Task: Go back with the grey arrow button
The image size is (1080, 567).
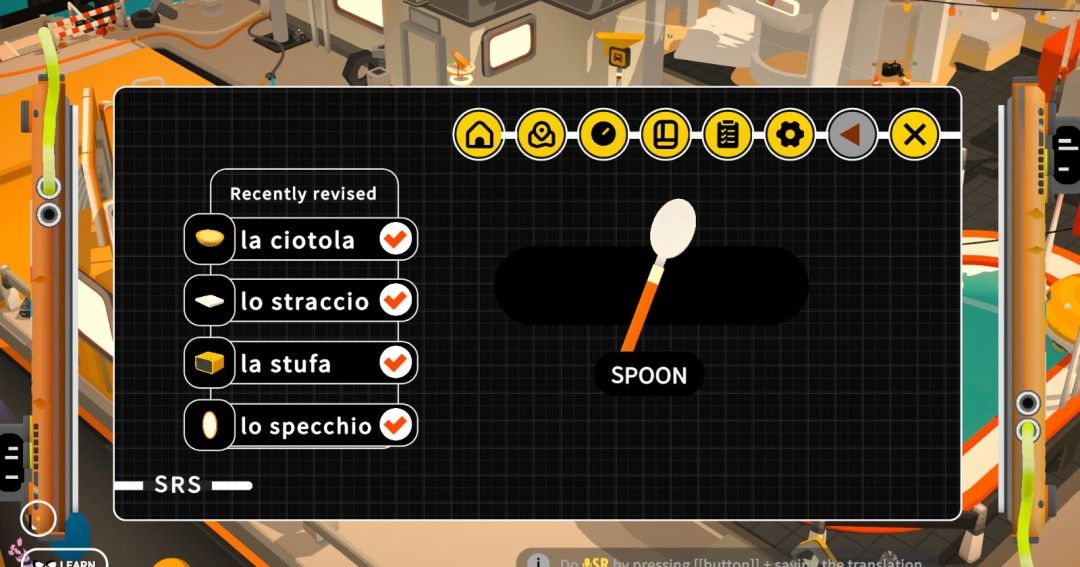Action: point(852,134)
